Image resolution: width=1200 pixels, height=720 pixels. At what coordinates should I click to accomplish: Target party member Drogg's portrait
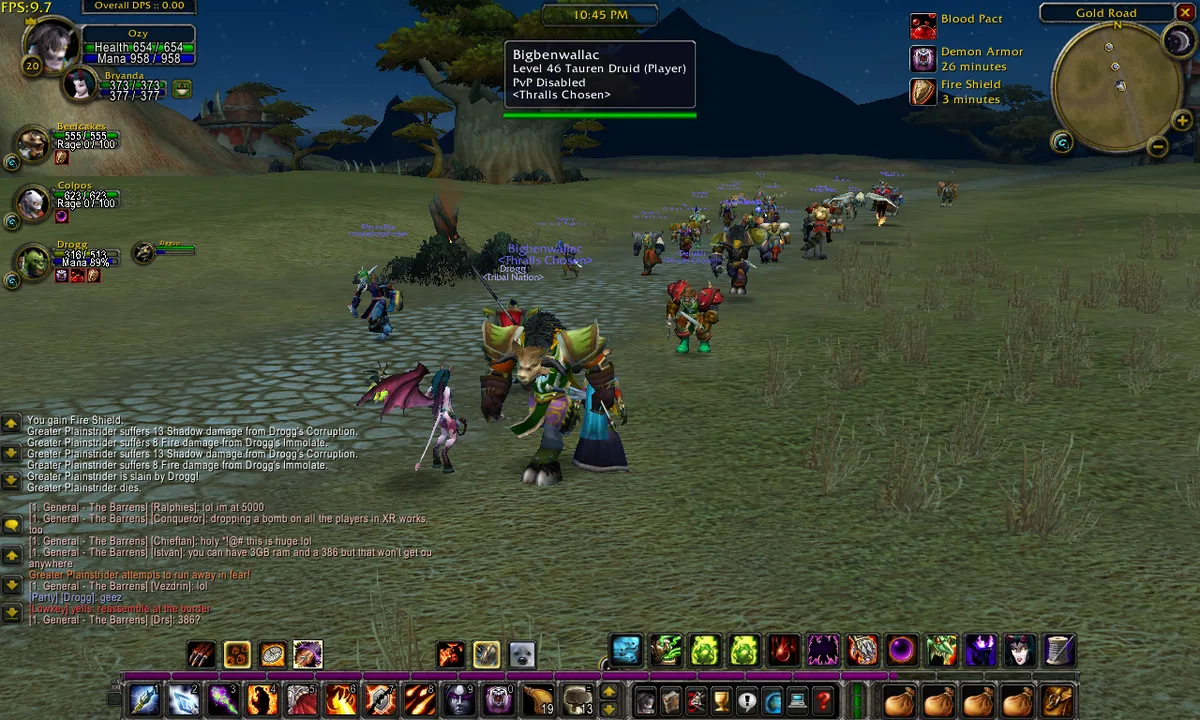click(33, 262)
